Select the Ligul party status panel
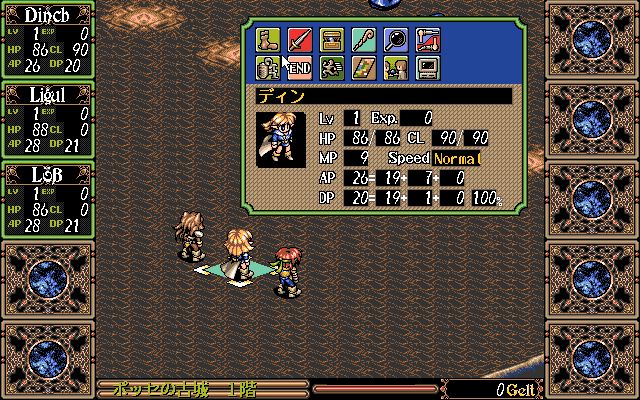The width and height of the screenshot is (640, 400). pos(47,119)
